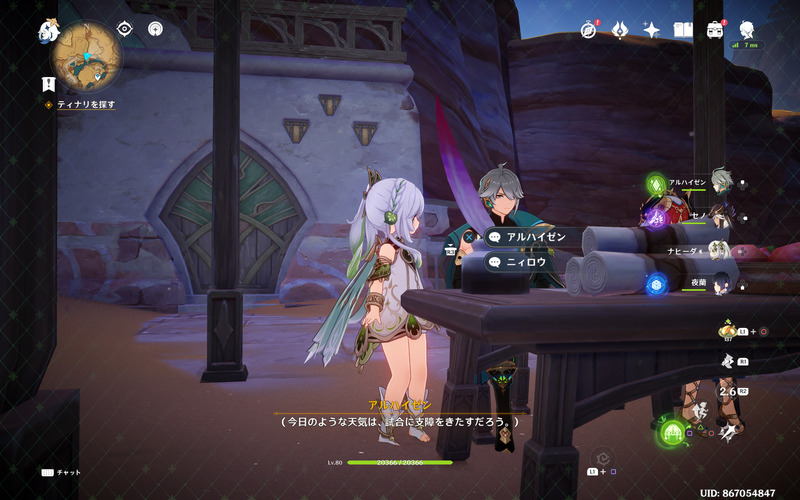Open the adventurer handbook book icon
800x500 pixels.
tap(683, 30)
